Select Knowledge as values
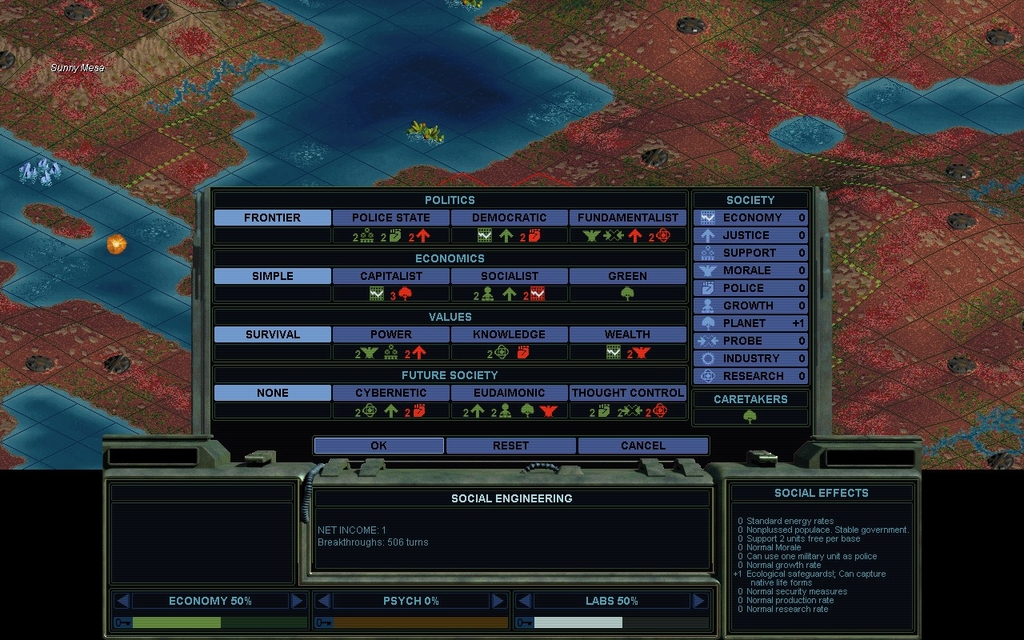 tap(509, 334)
